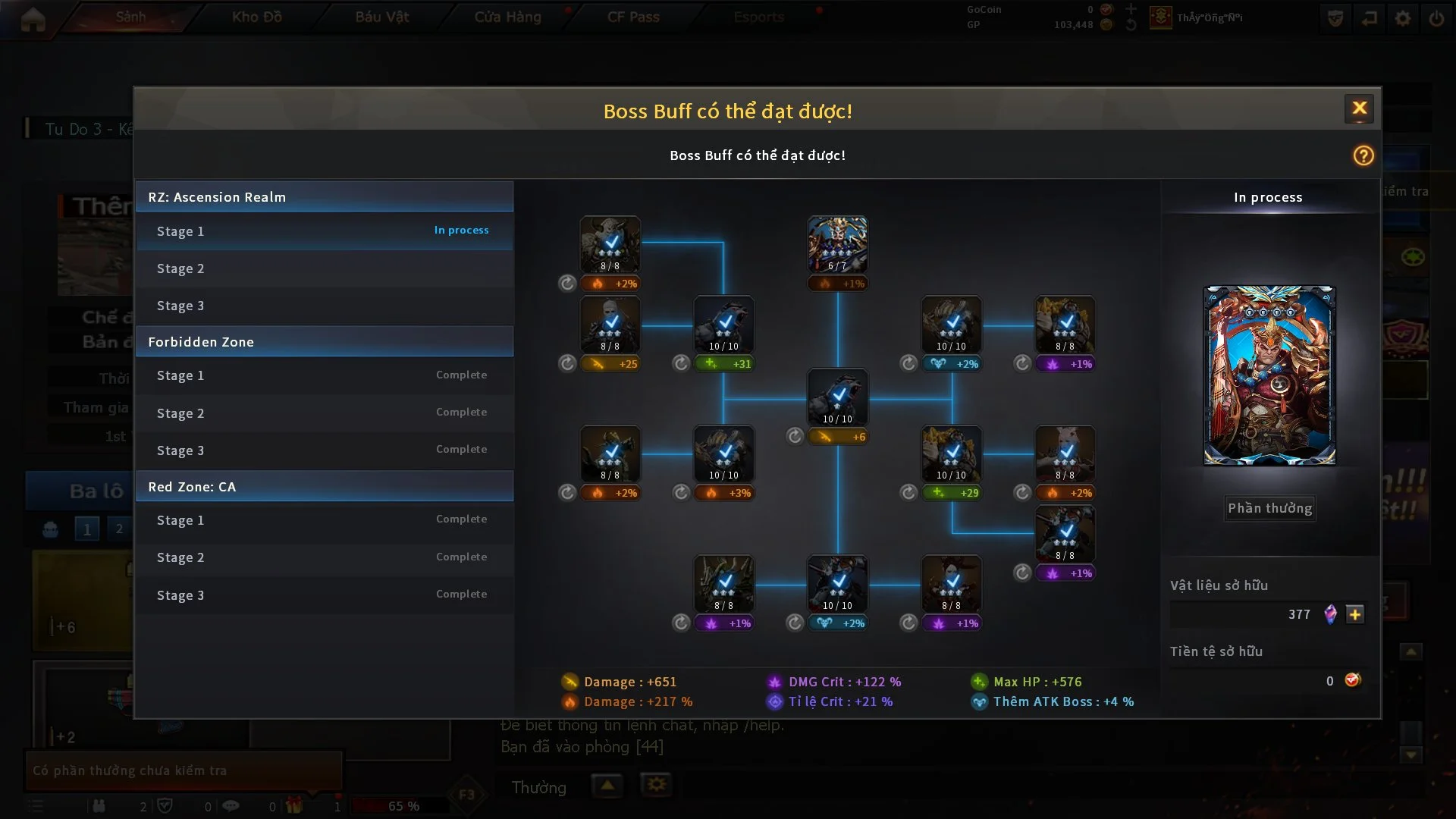Select the boss node with +25 damage
Image resolution: width=1456 pixels, height=819 pixels.
[610, 325]
